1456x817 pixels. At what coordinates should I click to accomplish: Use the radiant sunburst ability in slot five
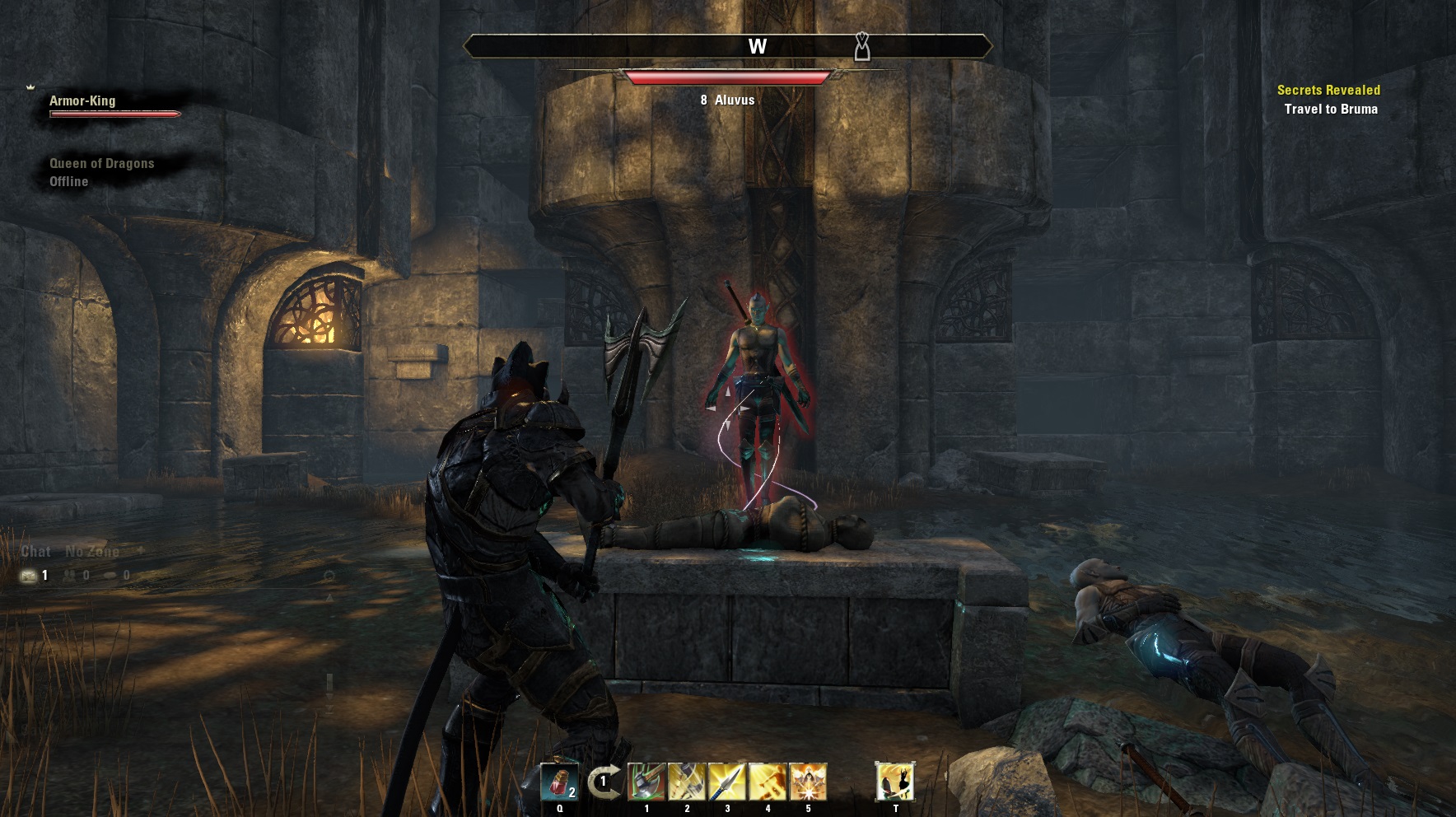point(808,782)
